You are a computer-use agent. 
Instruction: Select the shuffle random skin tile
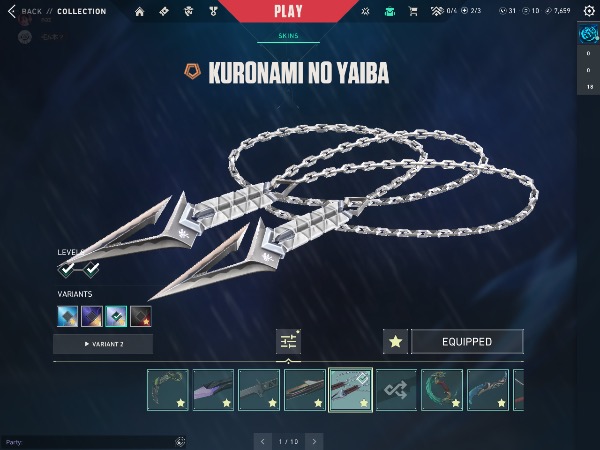click(396, 390)
